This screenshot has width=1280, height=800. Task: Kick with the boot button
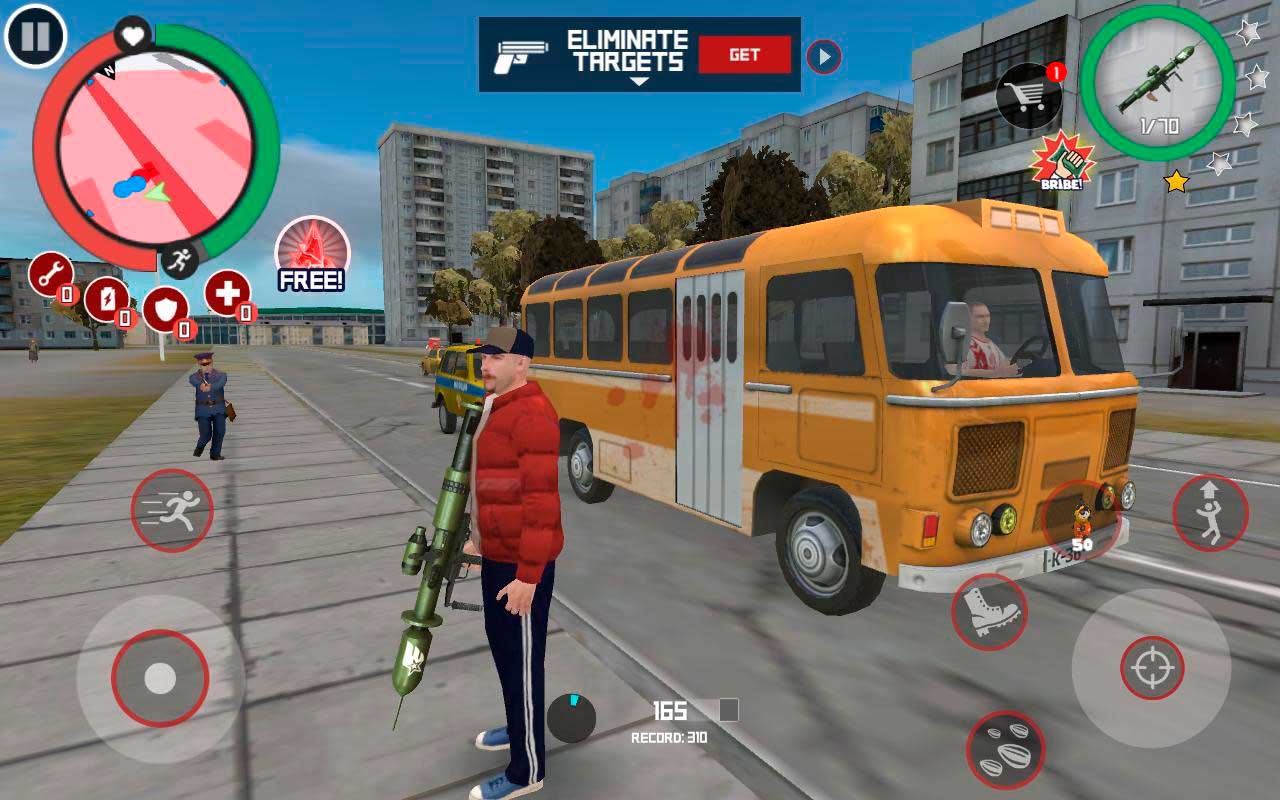[x=989, y=612]
